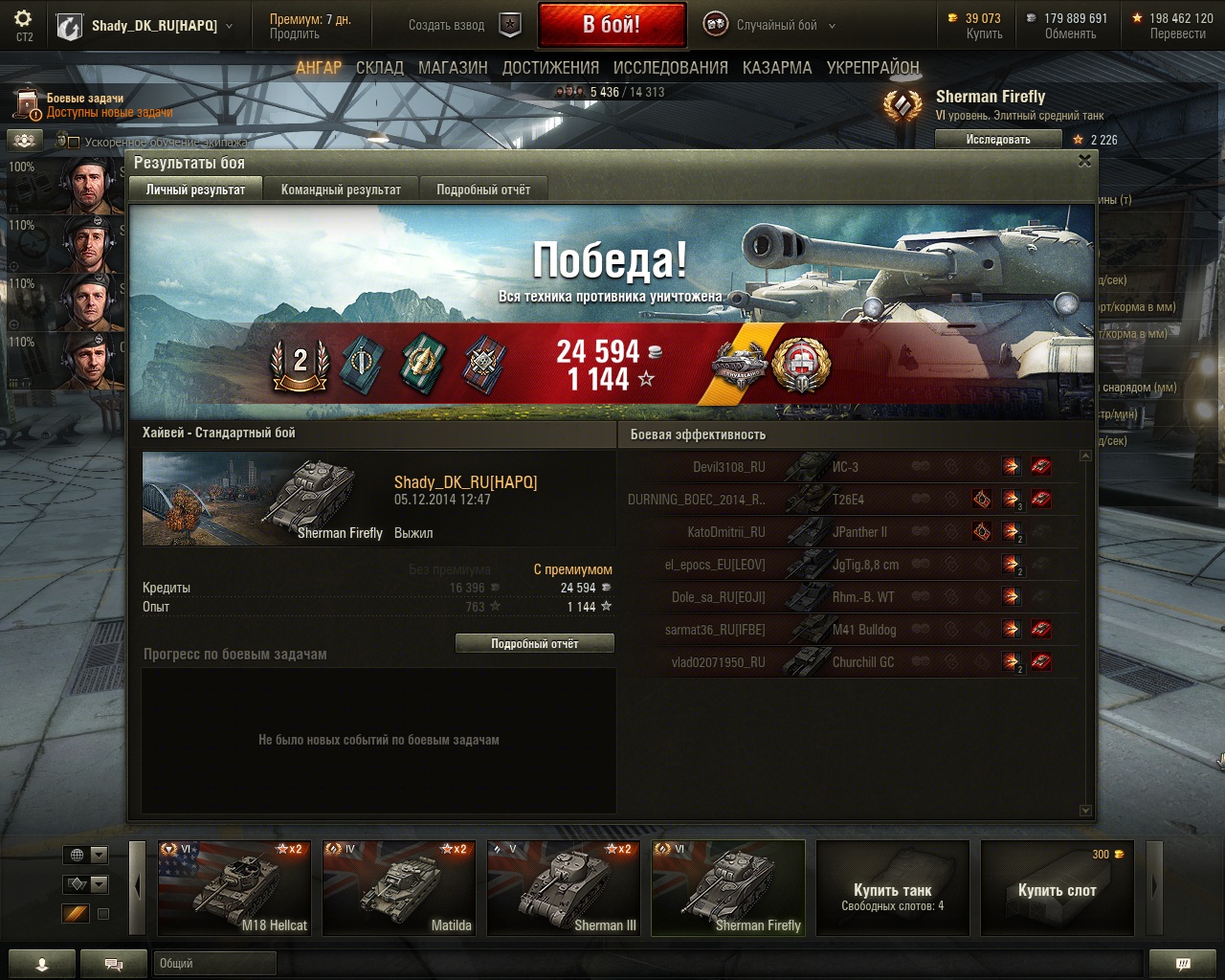Open the СКЛАД menu

[x=379, y=68]
